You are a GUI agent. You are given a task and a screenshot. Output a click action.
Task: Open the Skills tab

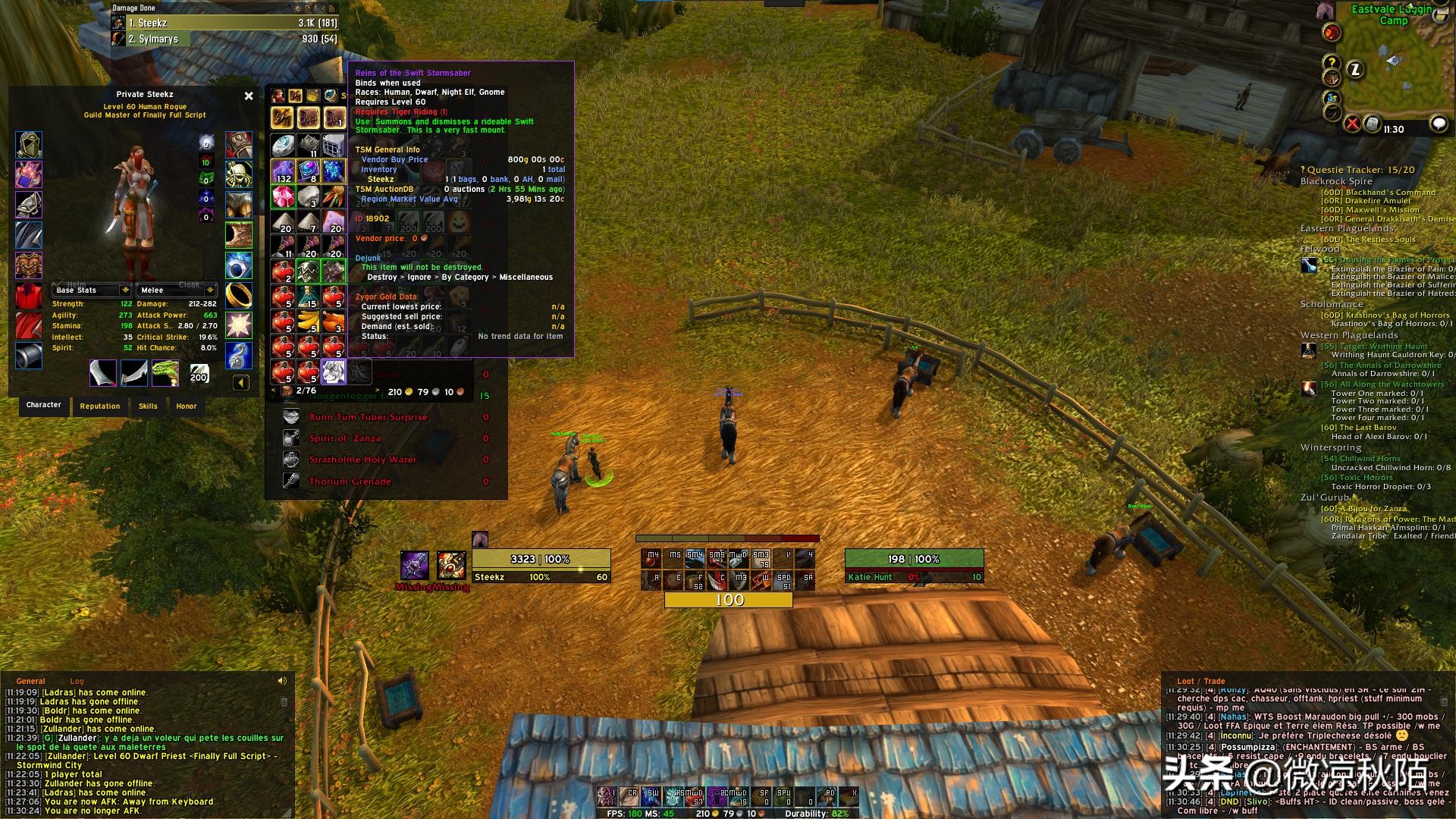pos(148,406)
